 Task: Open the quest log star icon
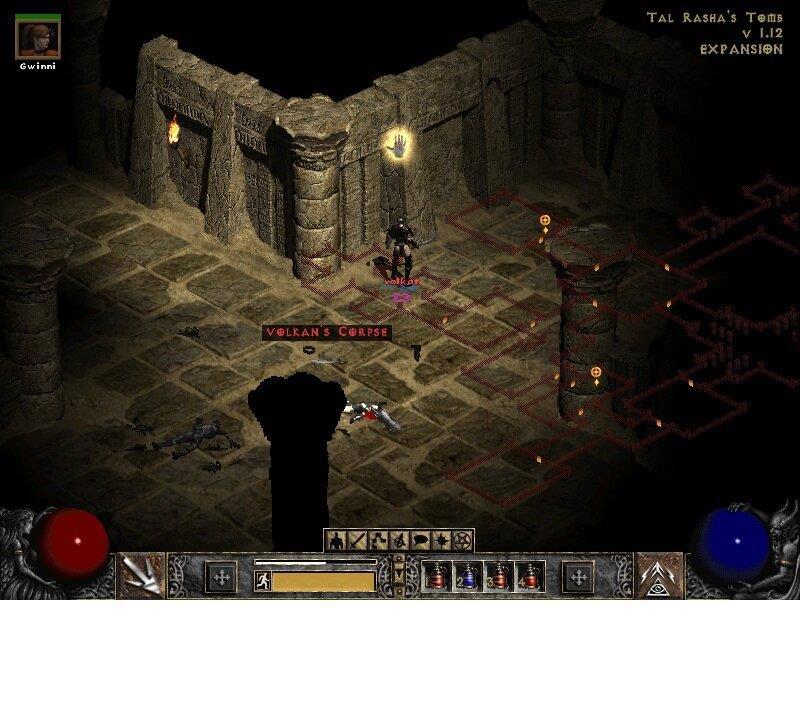(440, 541)
